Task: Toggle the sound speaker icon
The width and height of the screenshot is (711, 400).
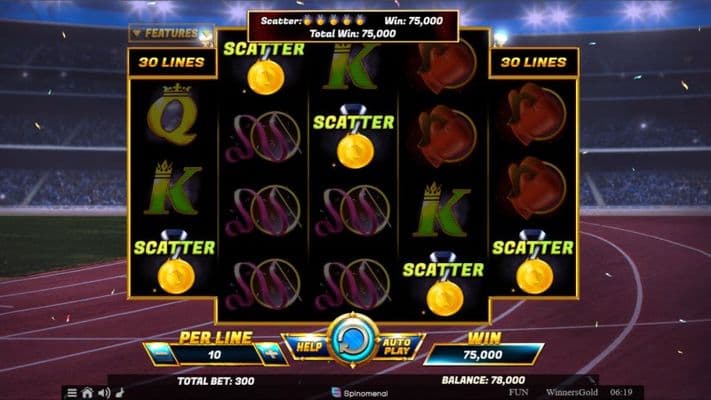Action: tap(103, 392)
